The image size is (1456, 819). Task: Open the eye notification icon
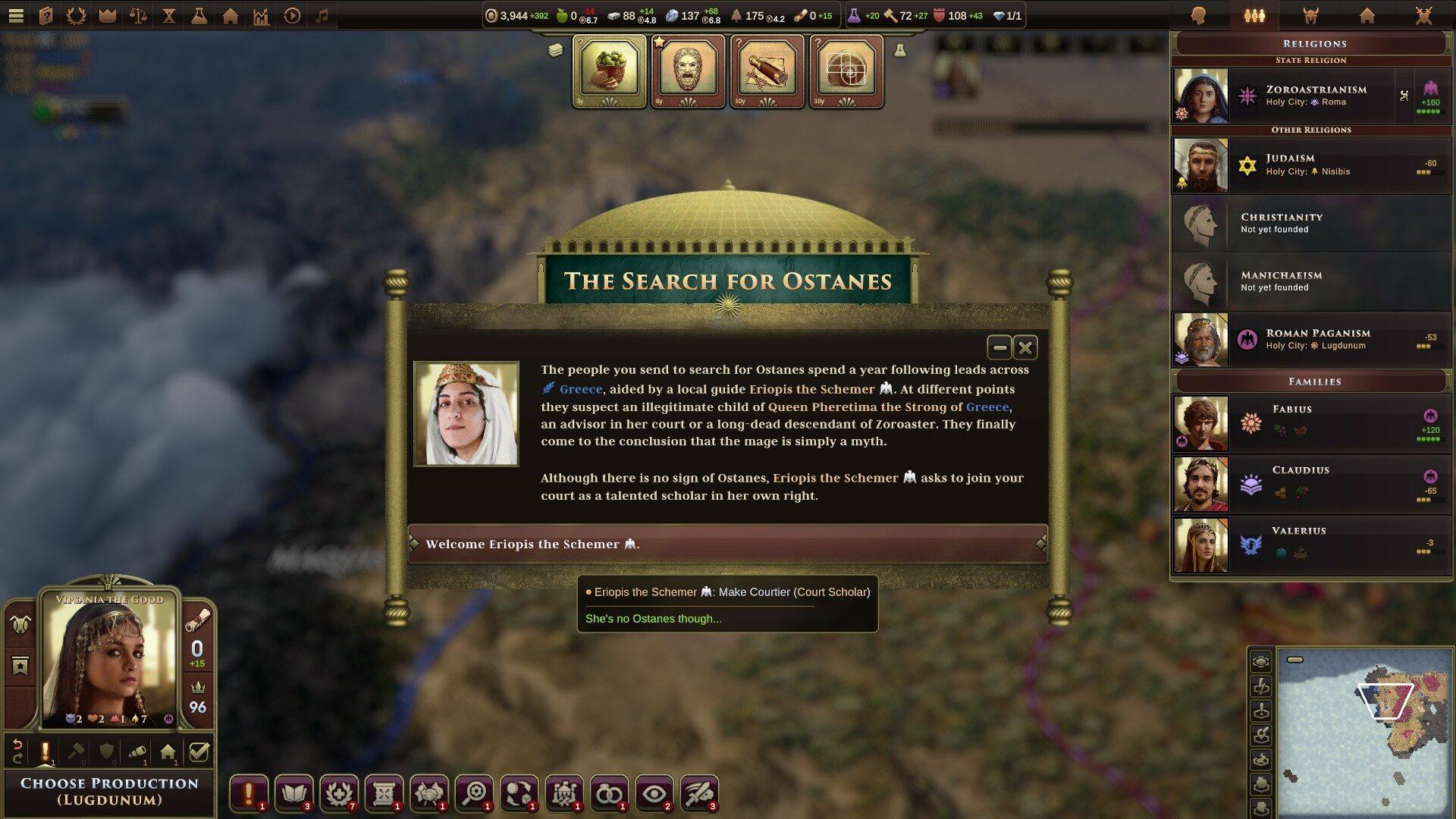pos(654,793)
